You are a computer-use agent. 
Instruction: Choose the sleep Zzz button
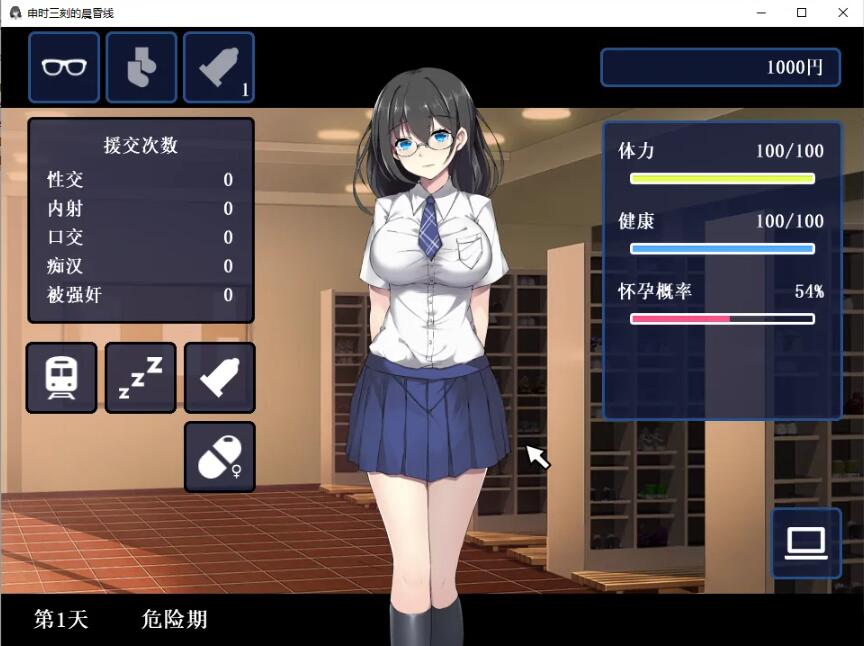(140, 377)
